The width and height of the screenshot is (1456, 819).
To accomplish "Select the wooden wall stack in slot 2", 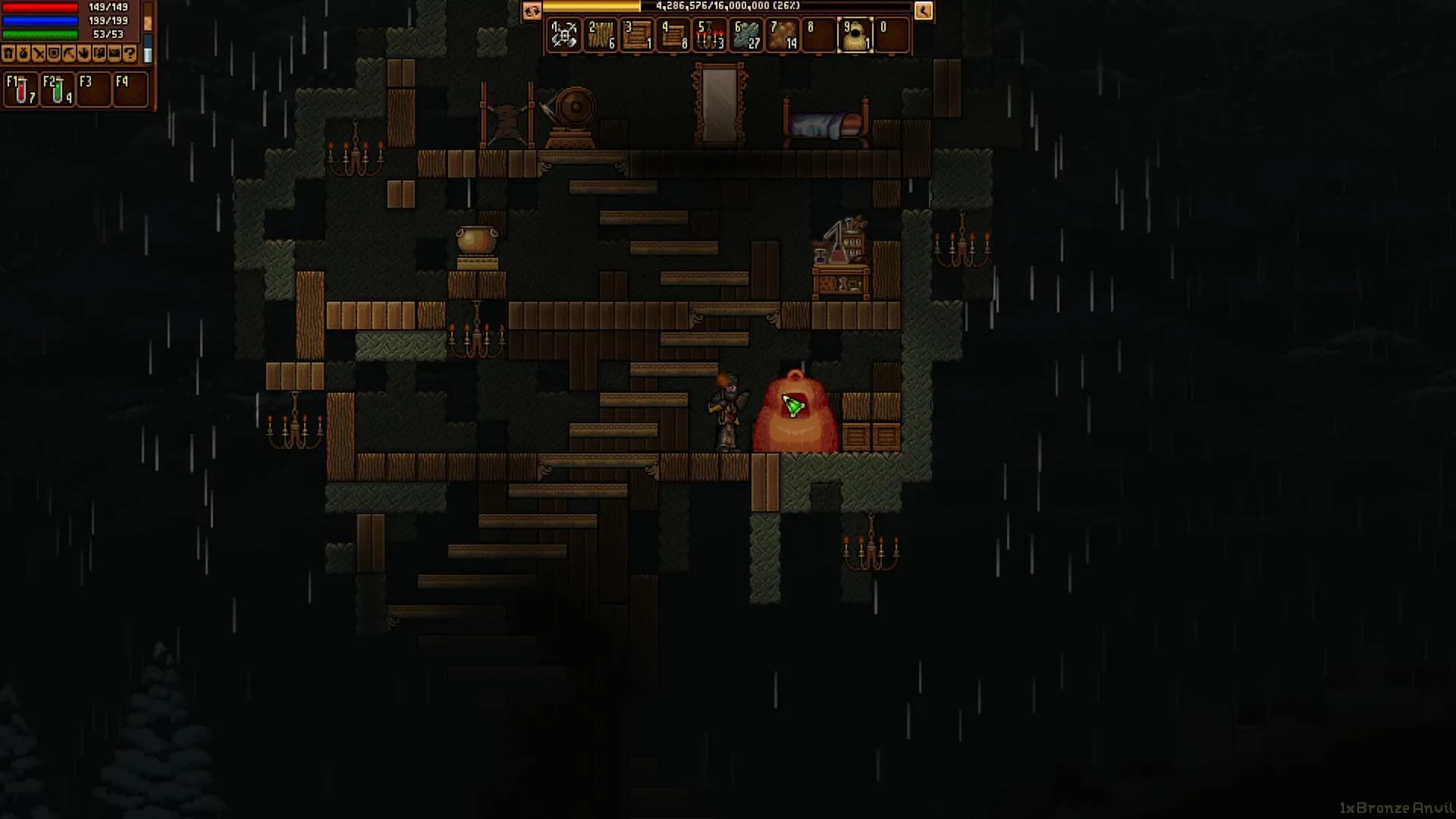I will click(x=601, y=36).
